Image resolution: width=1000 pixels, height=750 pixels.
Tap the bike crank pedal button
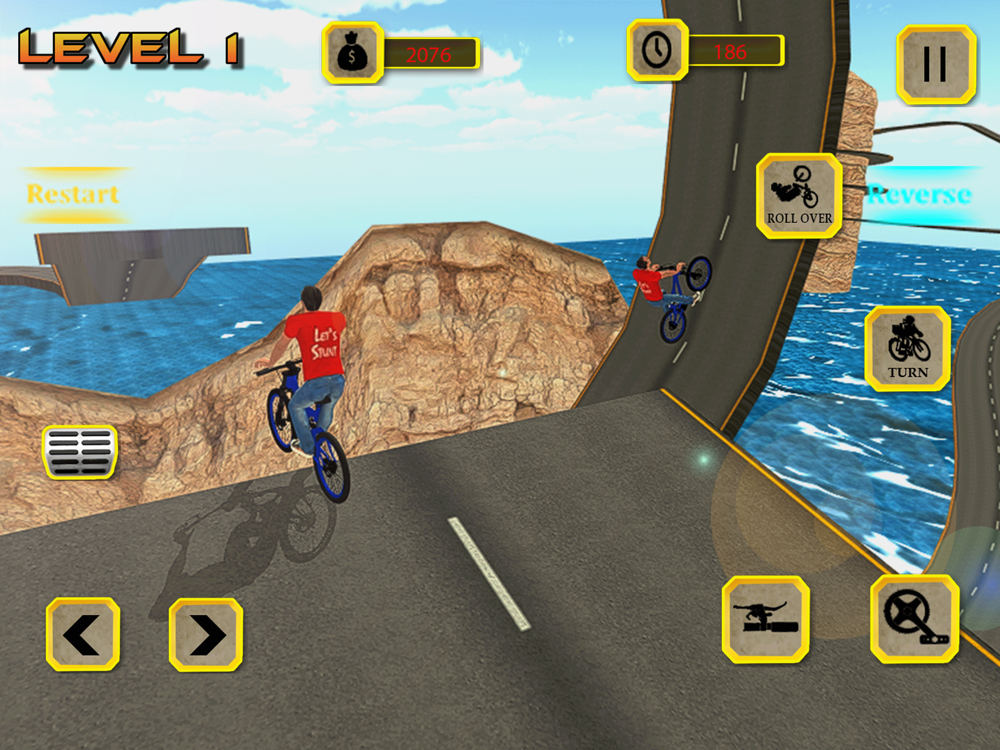coord(914,619)
